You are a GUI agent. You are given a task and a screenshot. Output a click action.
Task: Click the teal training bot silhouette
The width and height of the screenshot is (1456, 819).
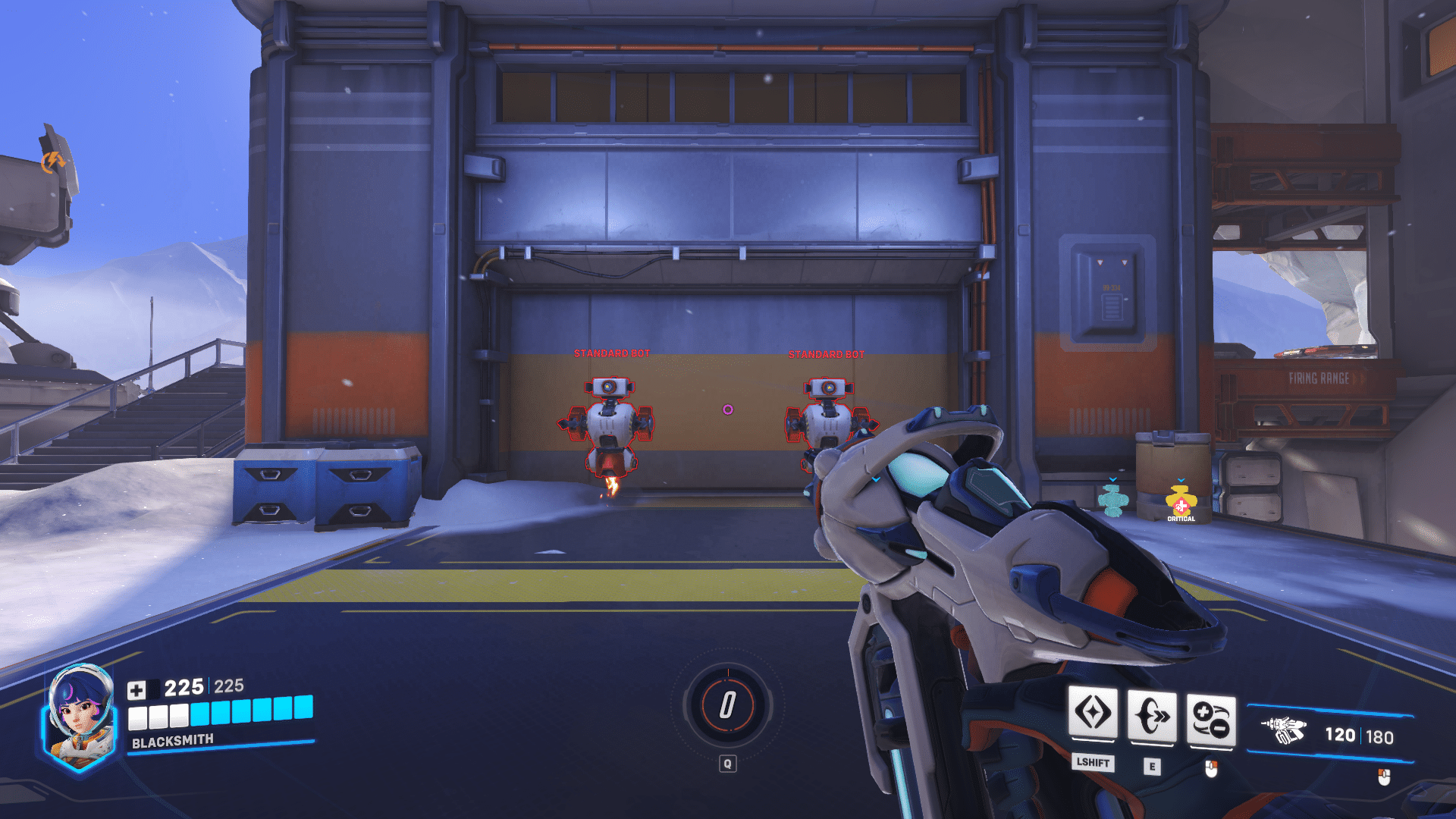1112,501
